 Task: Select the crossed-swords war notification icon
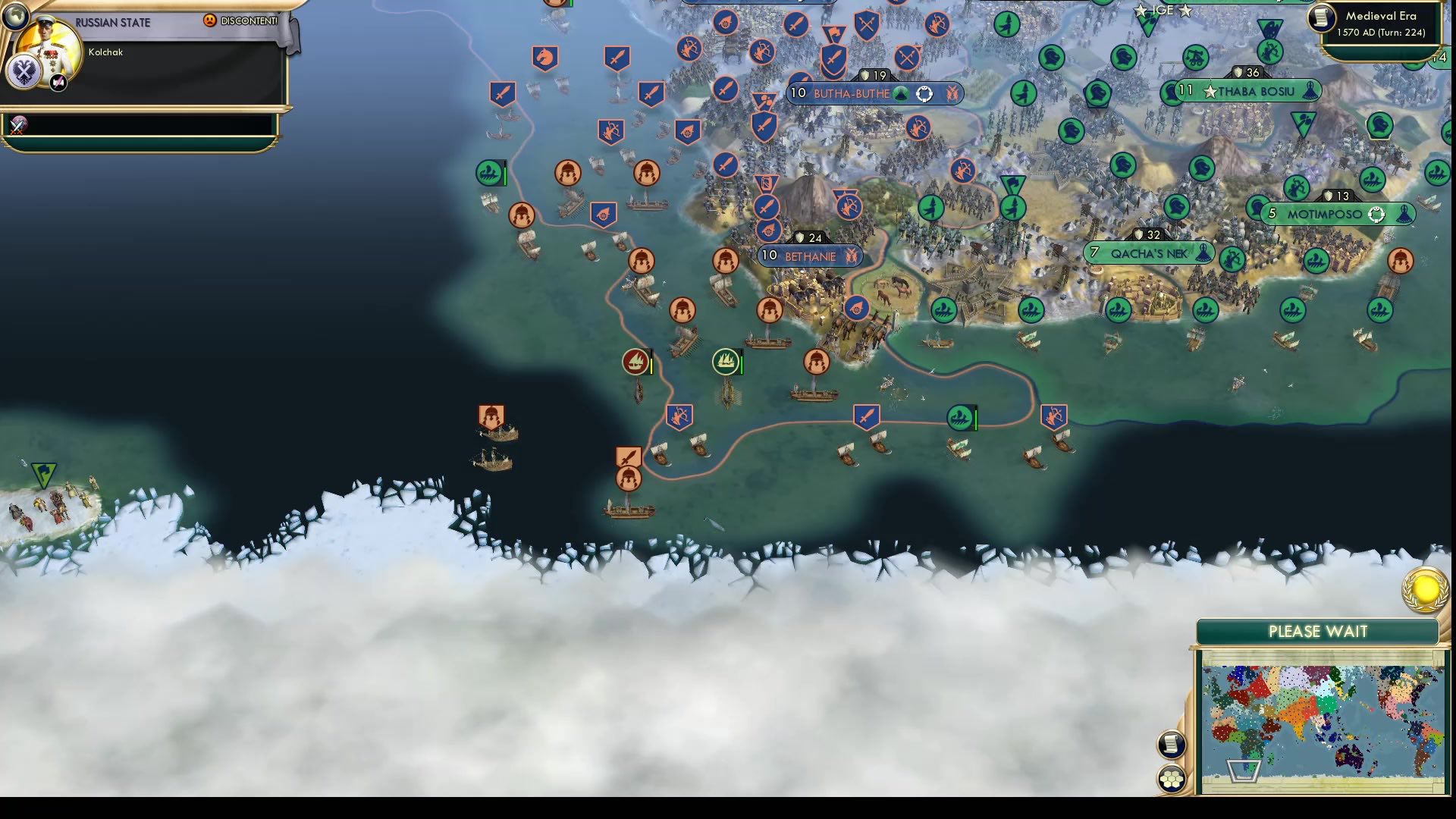[x=20, y=126]
